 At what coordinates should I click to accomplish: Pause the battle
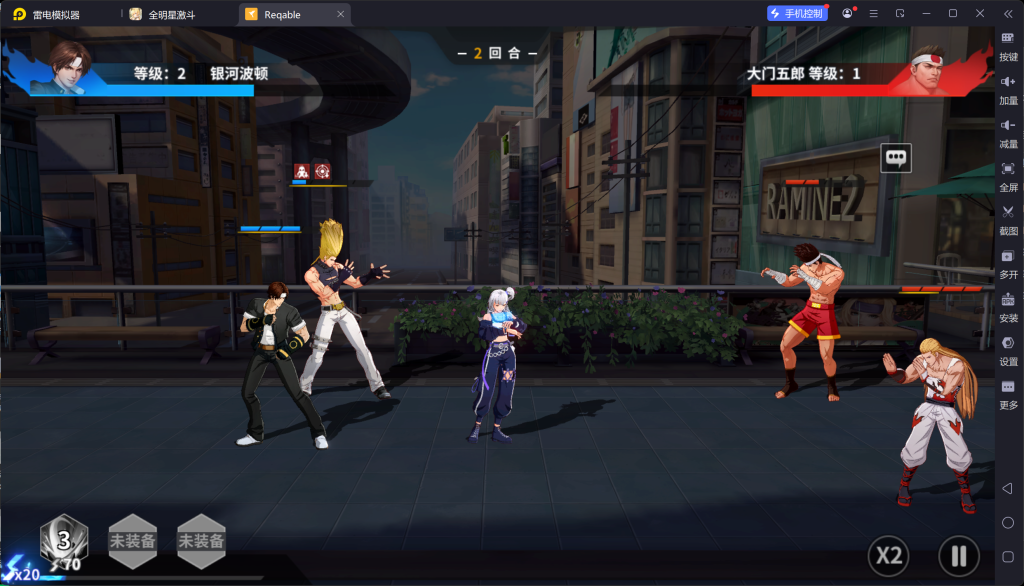point(958,555)
